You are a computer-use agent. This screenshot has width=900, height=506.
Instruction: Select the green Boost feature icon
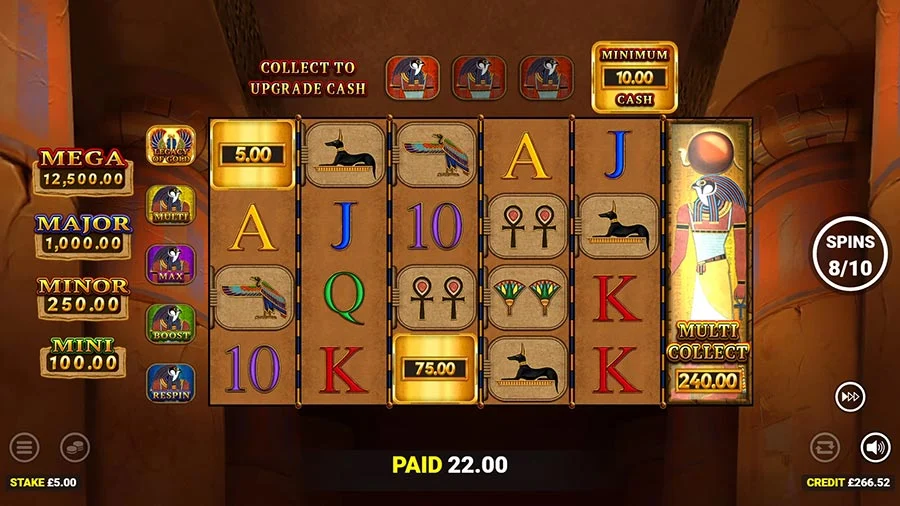170,323
